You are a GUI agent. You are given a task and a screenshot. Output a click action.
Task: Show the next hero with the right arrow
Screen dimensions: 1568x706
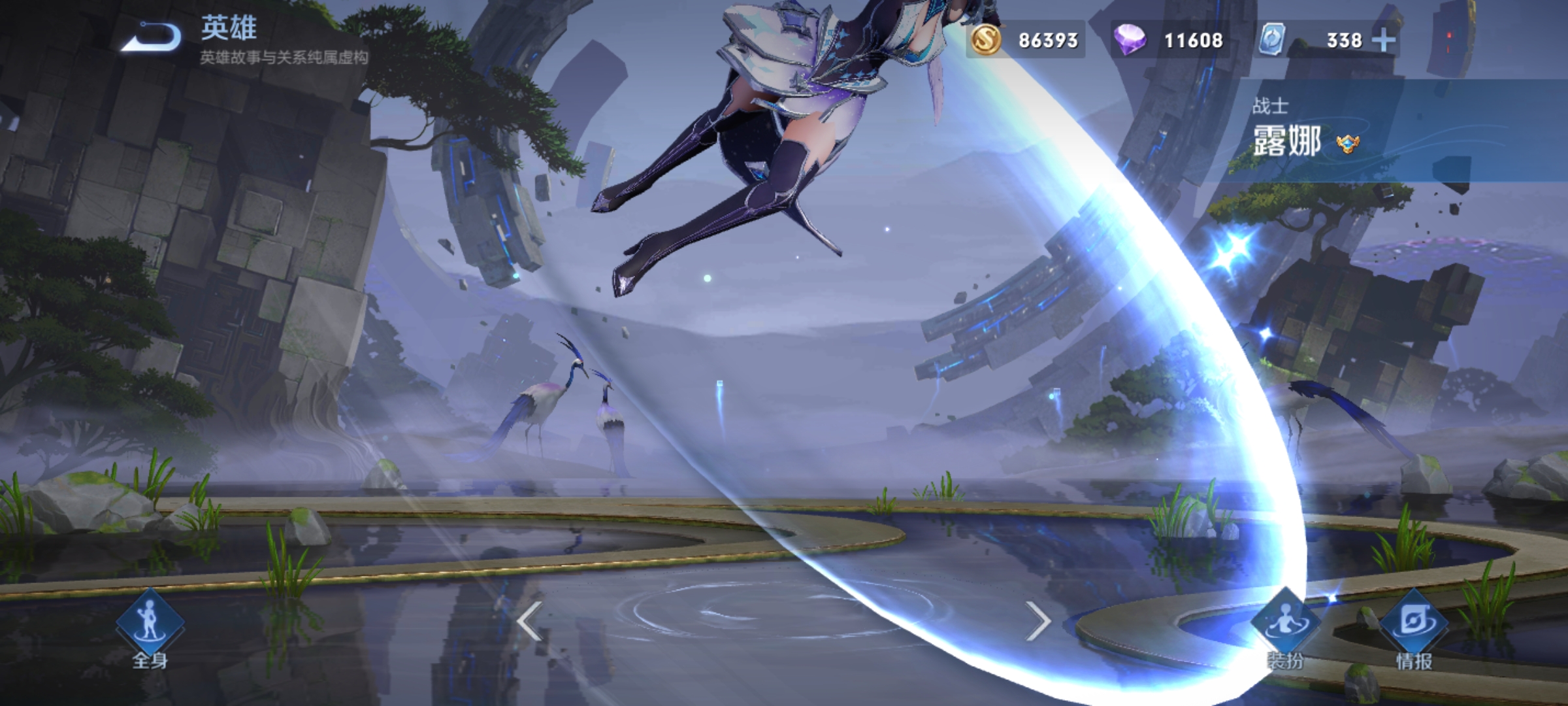pos(1037,620)
